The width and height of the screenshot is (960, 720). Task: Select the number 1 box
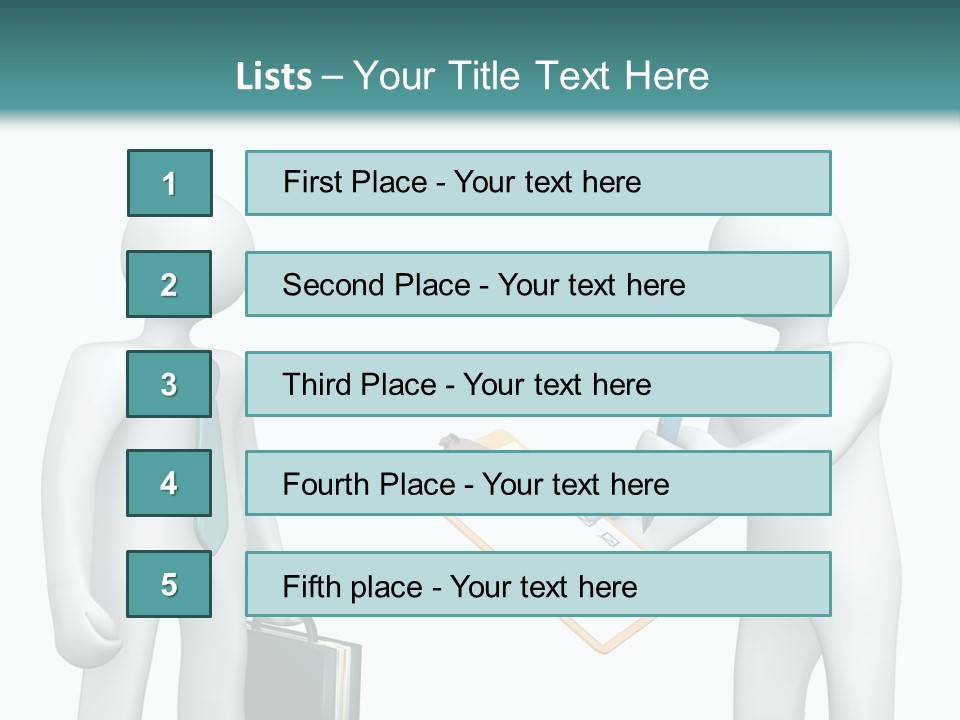[170, 183]
